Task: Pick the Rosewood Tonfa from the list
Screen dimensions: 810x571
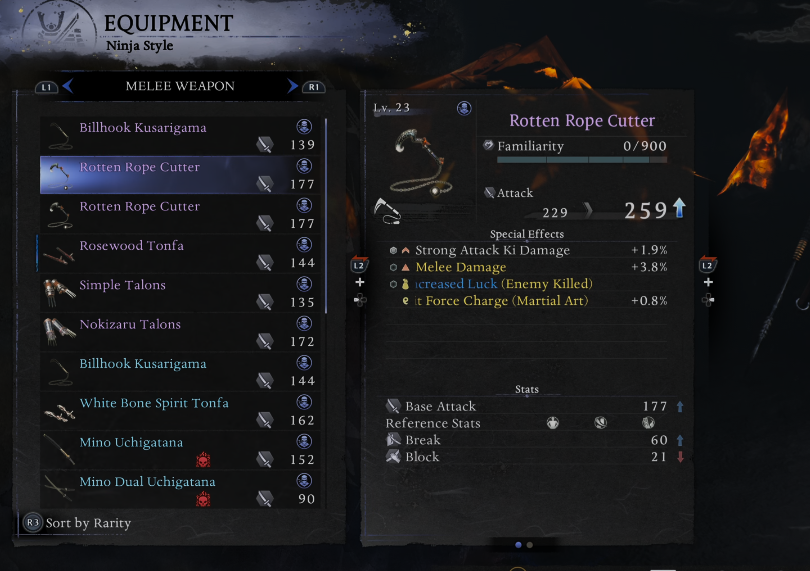Action: pos(180,253)
